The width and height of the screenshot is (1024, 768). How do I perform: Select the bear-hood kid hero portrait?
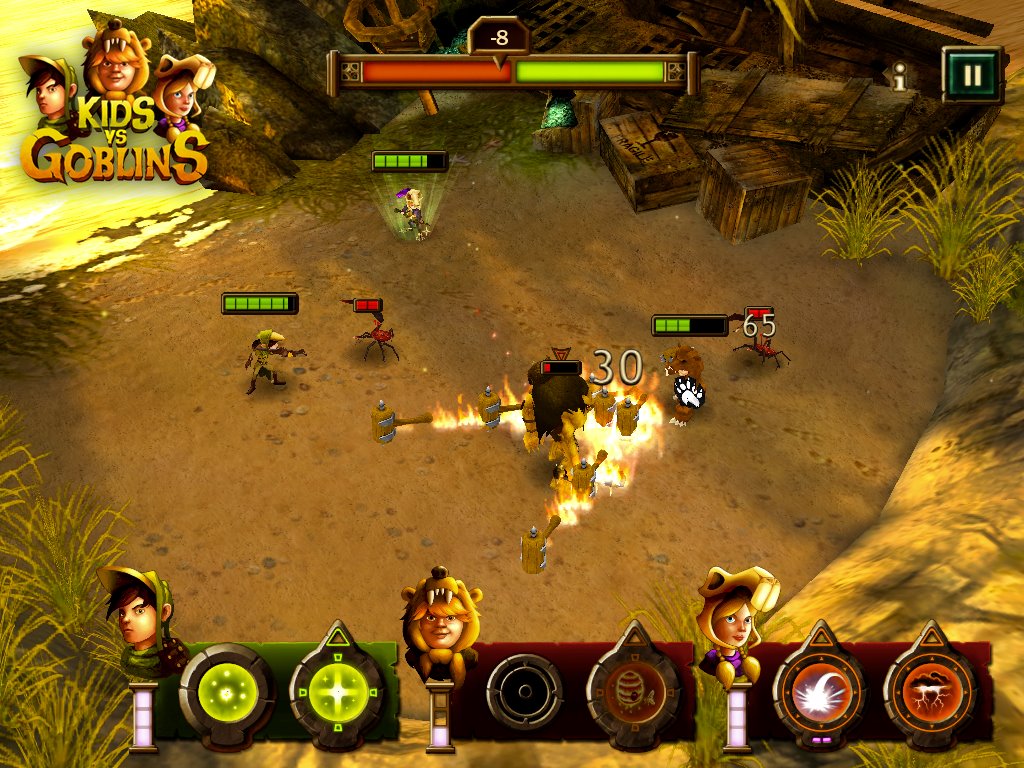(440, 618)
